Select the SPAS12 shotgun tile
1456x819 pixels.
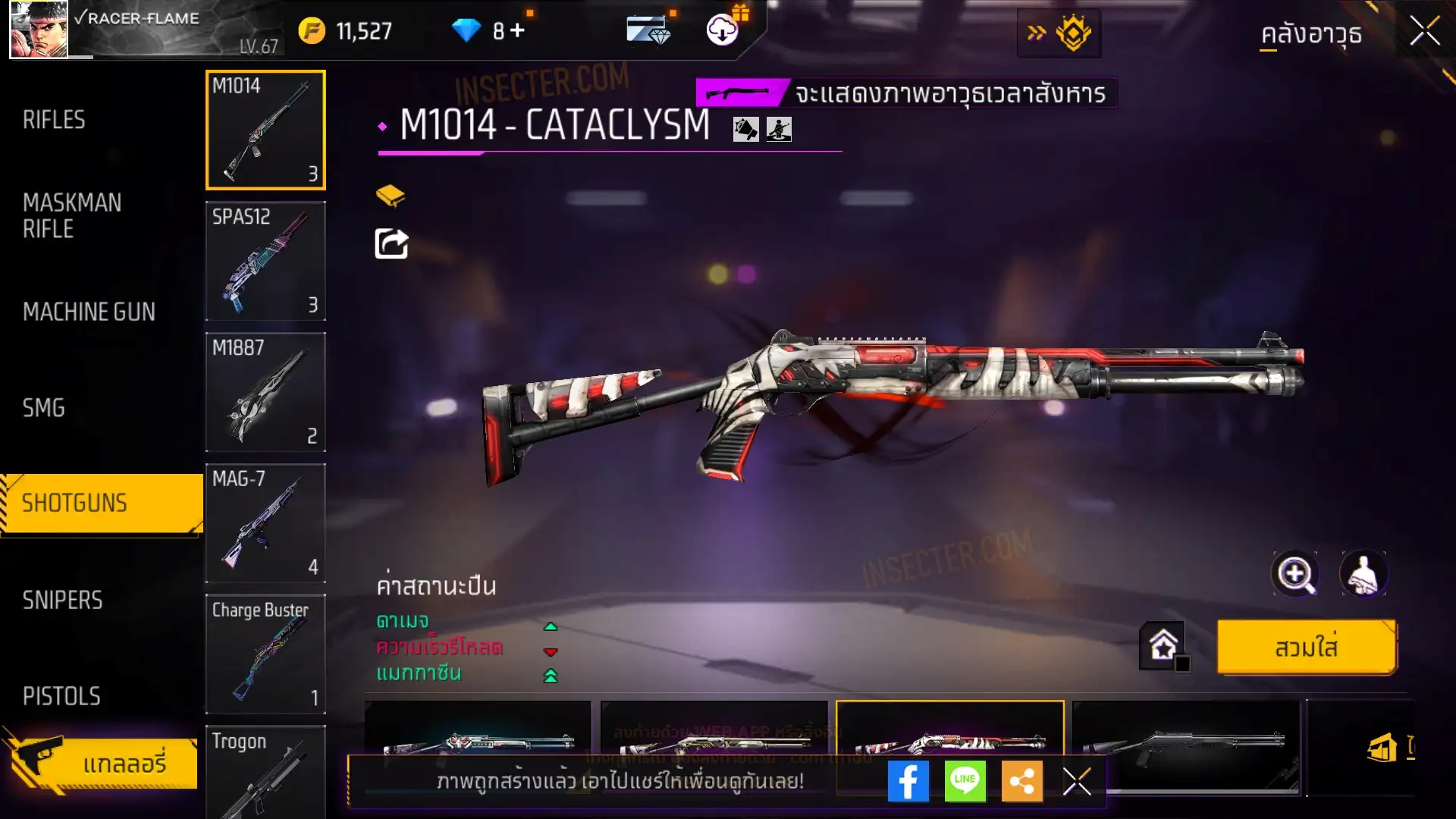(265, 261)
